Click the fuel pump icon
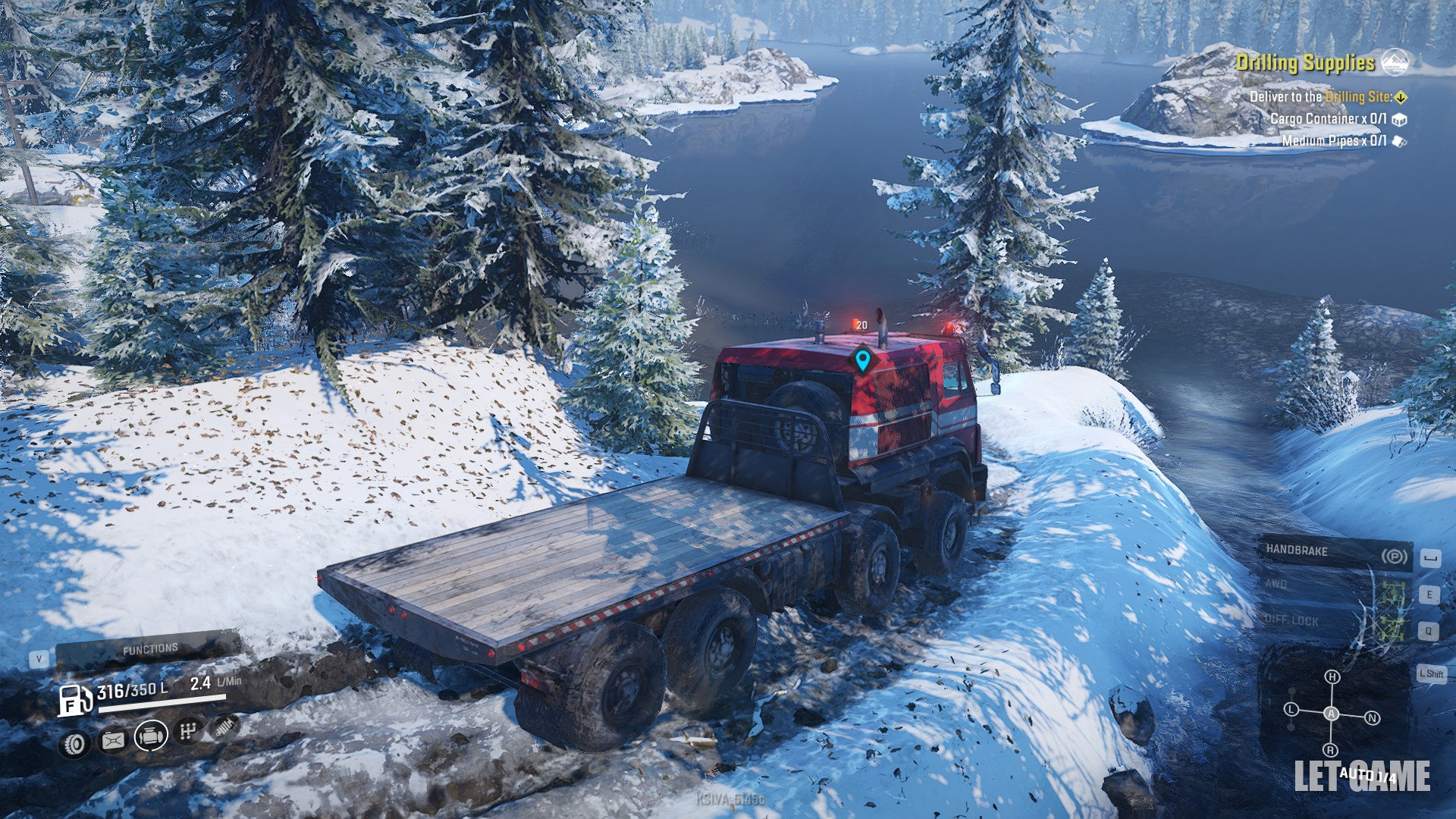The width and height of the screenshot is (1456, 819). 75,699
